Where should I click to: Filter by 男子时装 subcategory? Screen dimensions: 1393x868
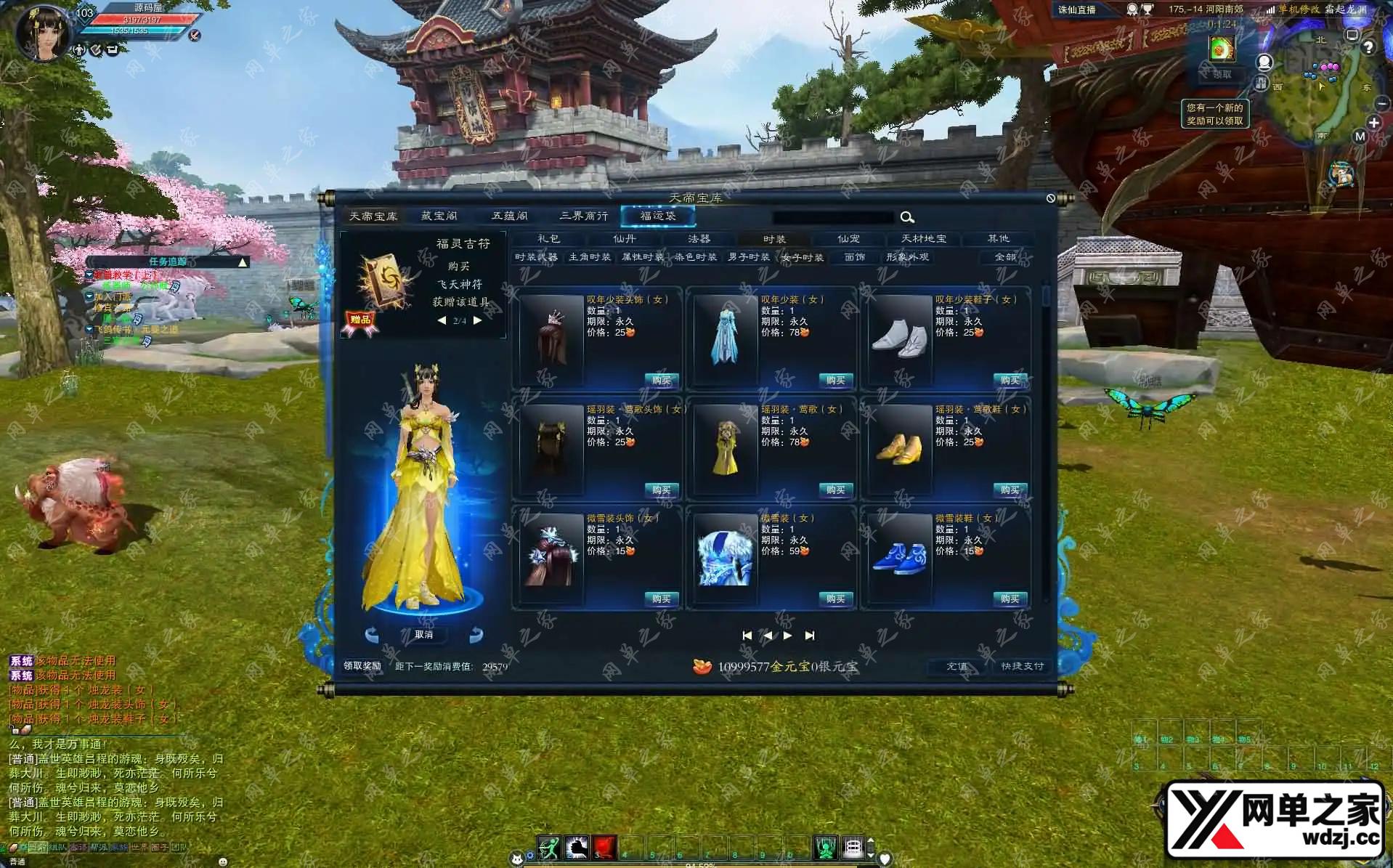point(749,257)
